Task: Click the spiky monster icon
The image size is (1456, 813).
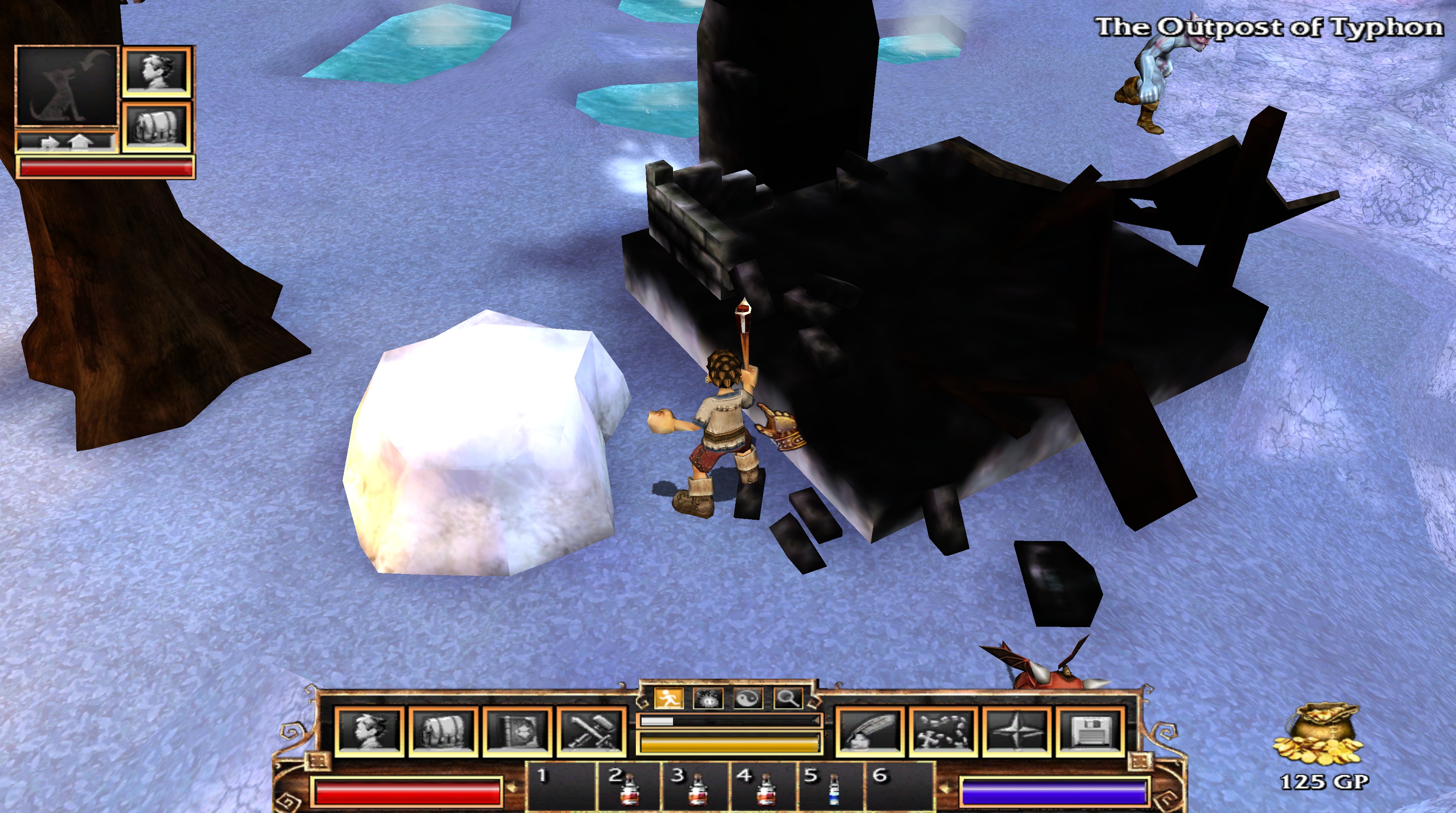Action: tap(707, 699)
